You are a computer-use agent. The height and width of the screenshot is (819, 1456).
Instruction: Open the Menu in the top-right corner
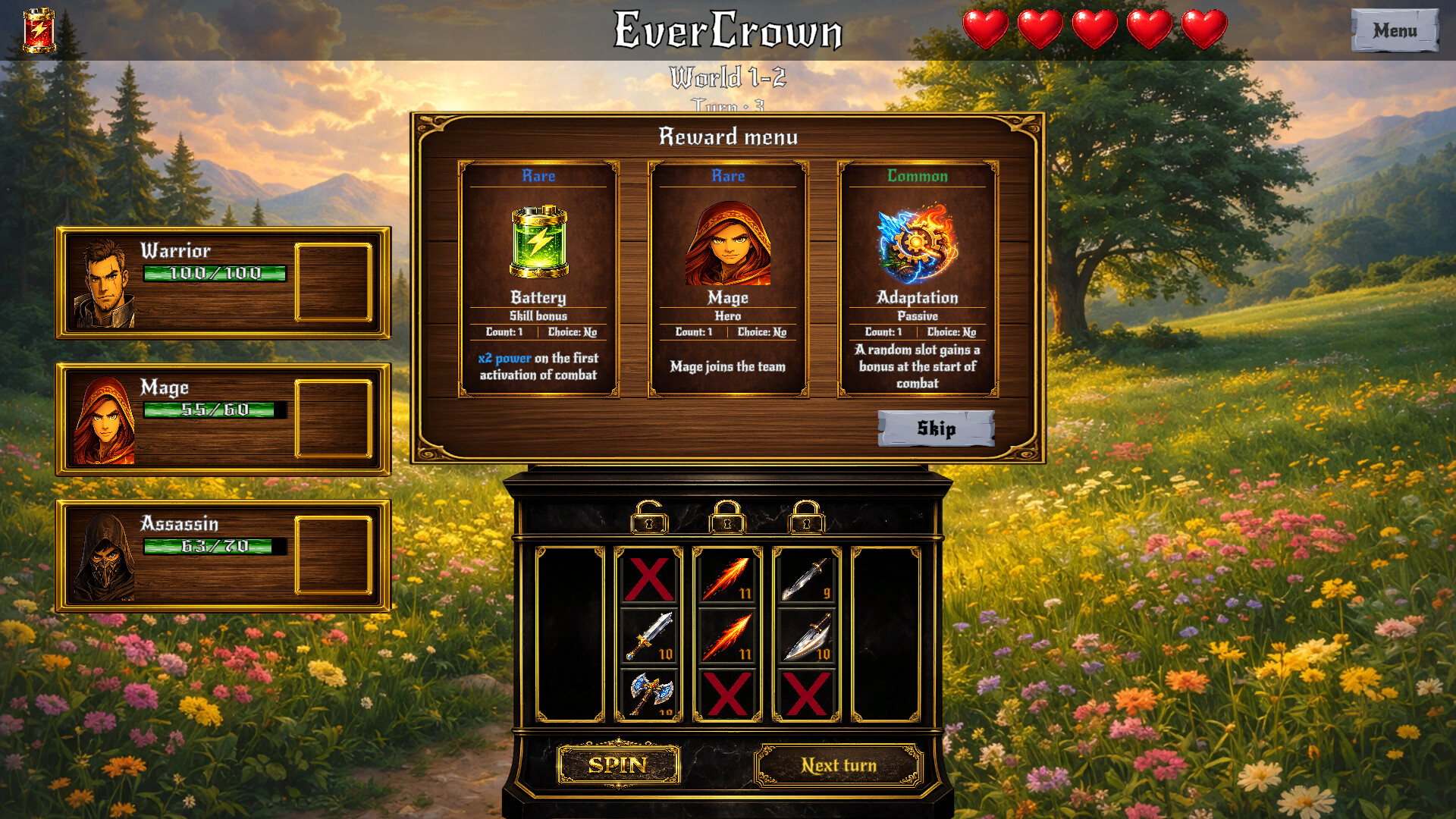pyautogui.click(x=1395, y=31)
